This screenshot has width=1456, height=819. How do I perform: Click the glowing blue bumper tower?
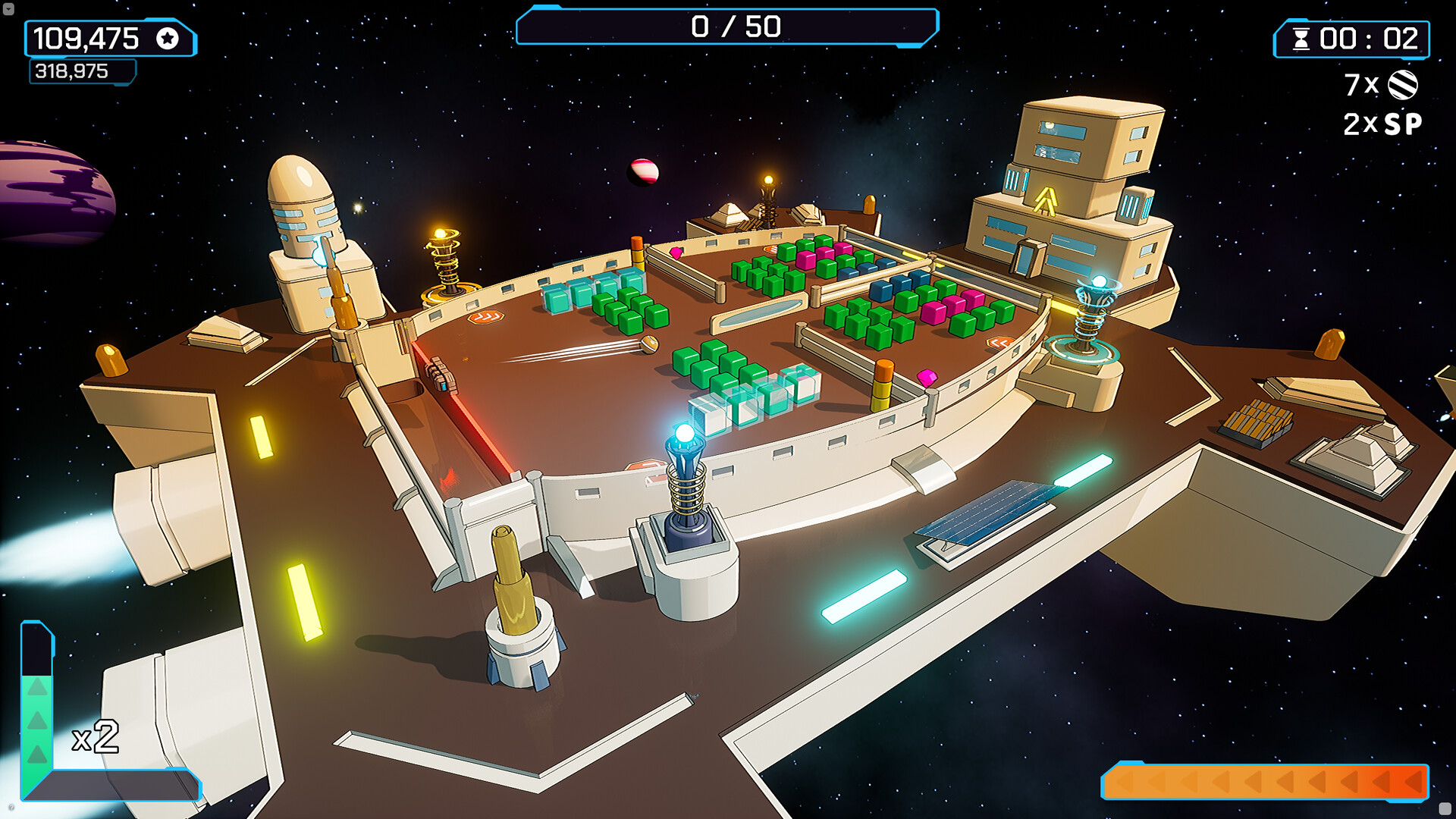pos(683,455)
